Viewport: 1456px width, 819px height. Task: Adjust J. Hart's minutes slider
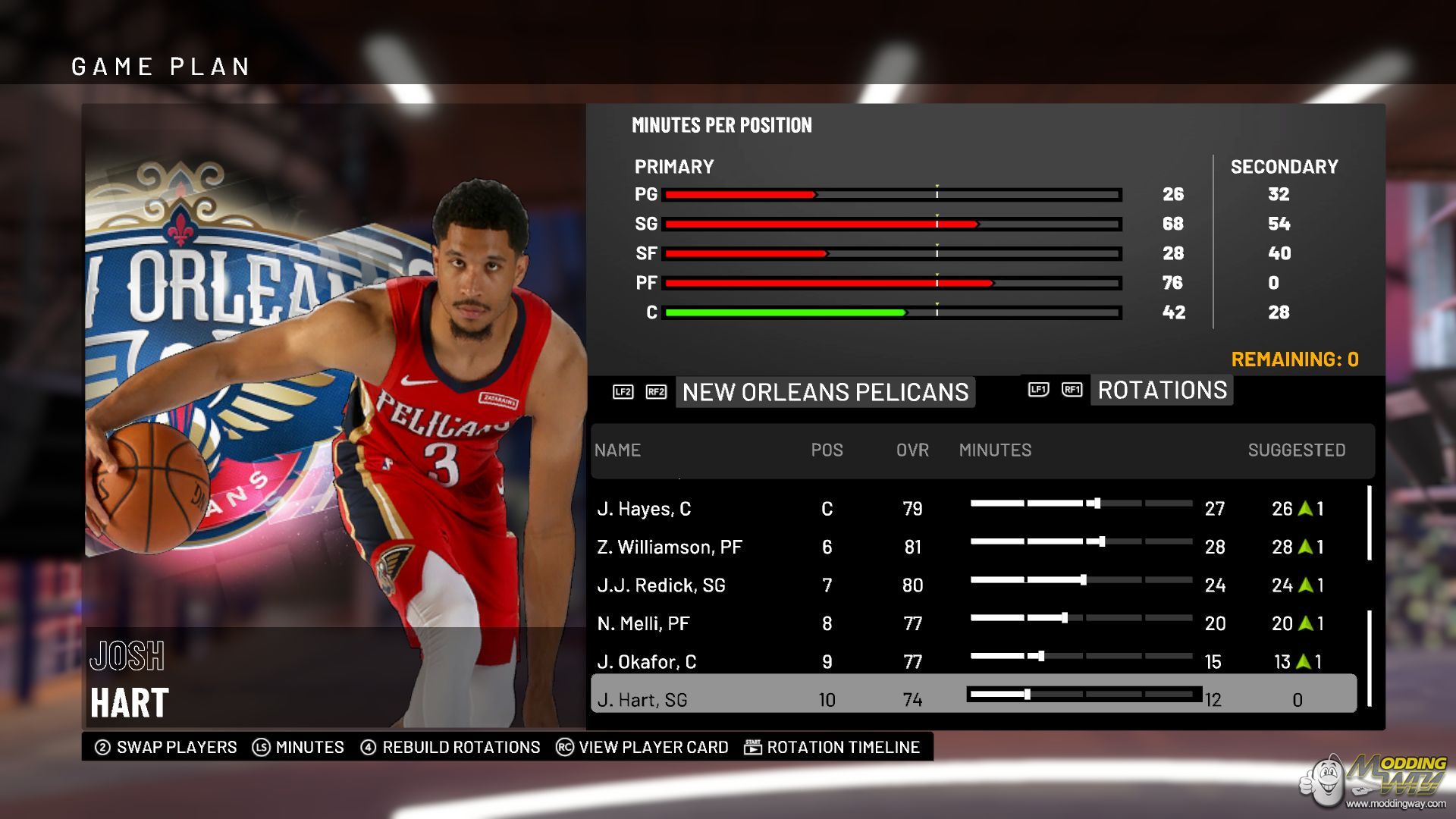pos(1028,694)
